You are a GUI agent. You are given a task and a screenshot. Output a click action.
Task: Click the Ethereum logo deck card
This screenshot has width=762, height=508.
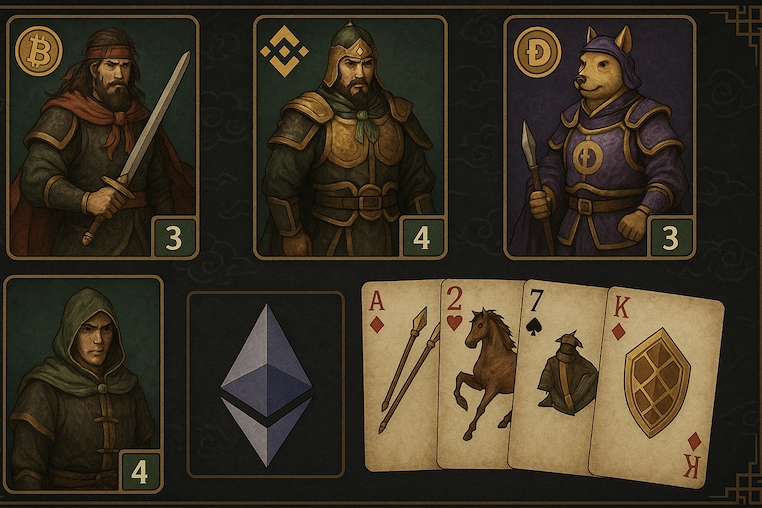click(266, 384)
